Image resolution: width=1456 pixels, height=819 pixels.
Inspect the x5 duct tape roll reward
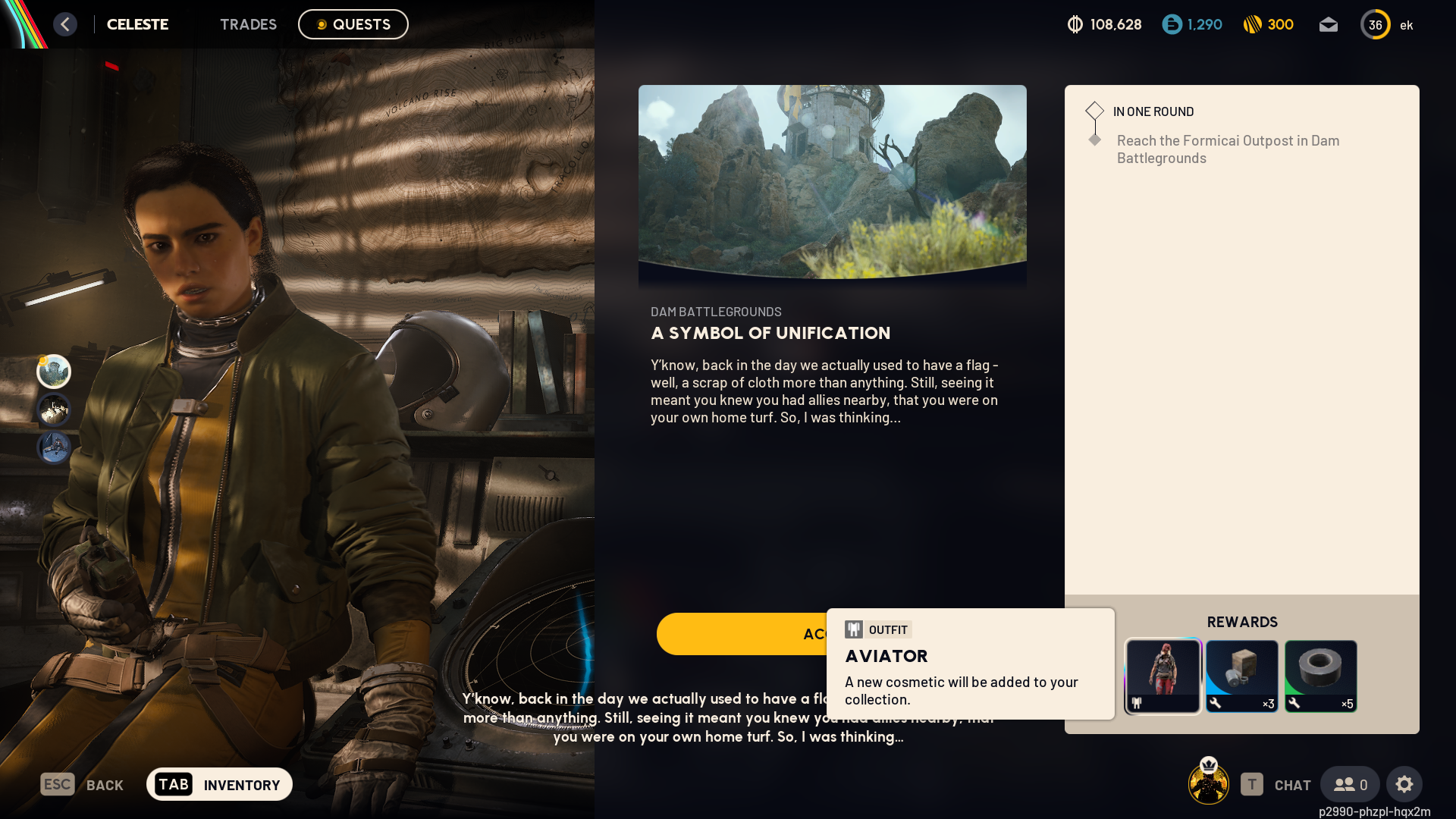1320,676
